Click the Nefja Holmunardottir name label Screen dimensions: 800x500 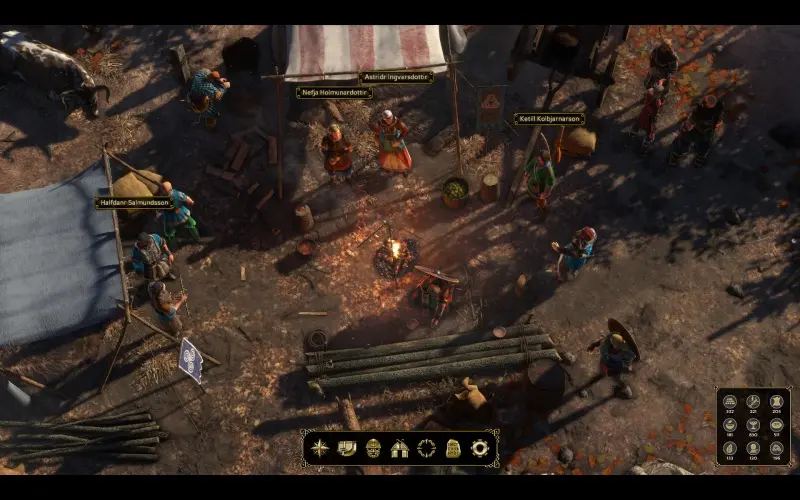click(x=334, y=93)
